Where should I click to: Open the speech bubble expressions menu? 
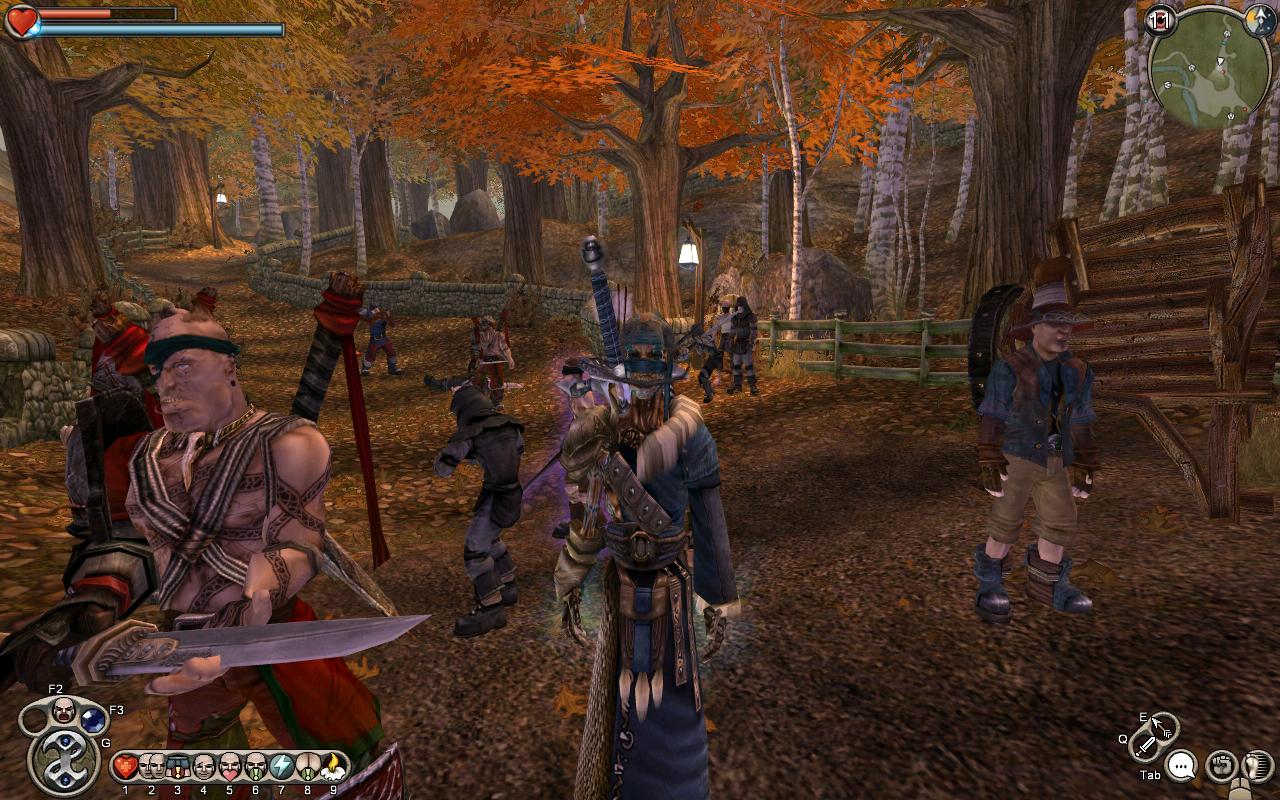[1182, 766]
